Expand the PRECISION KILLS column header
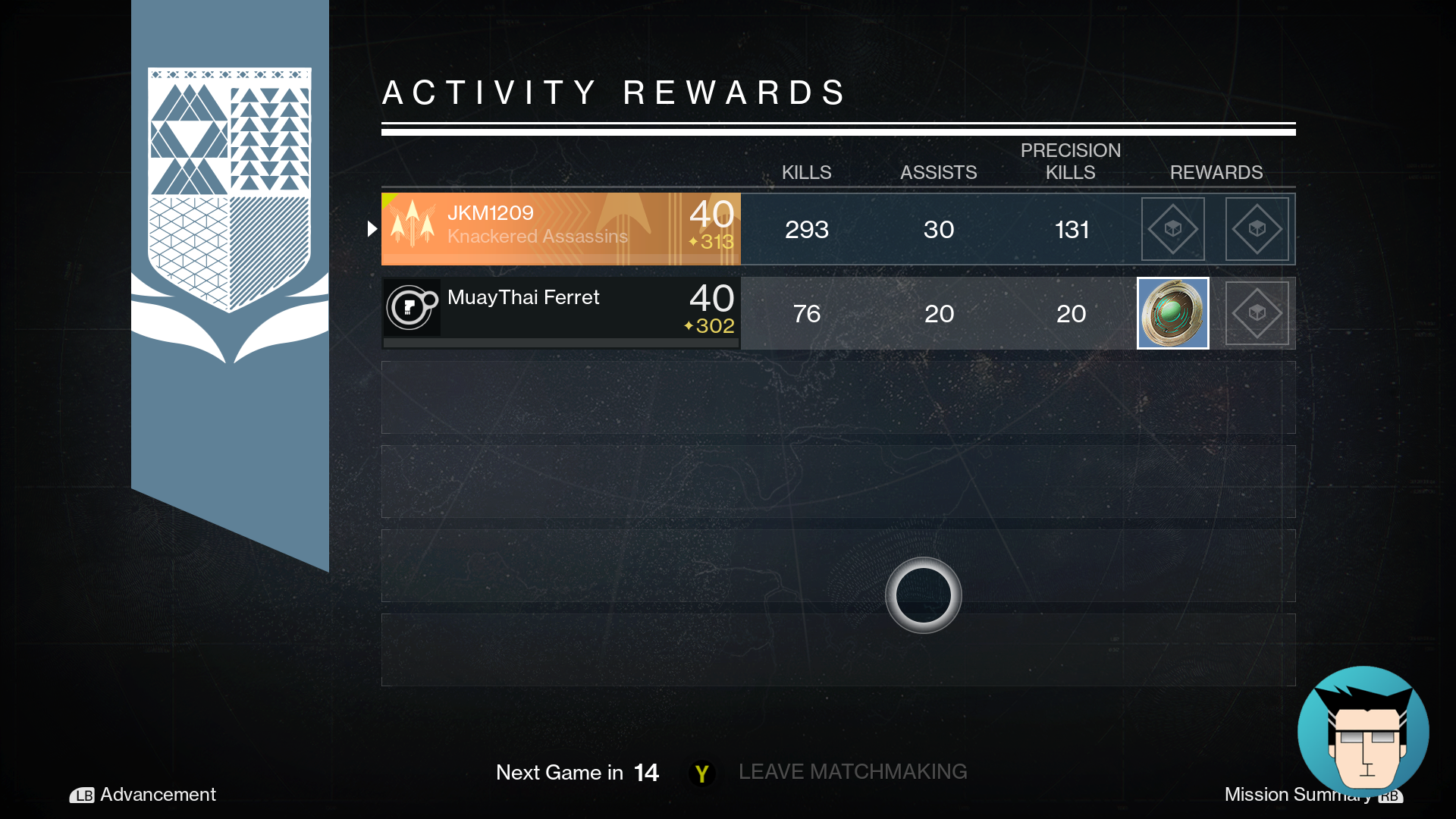The image size is (1456, 819). pyautogui.click(x=1070, y=161)
